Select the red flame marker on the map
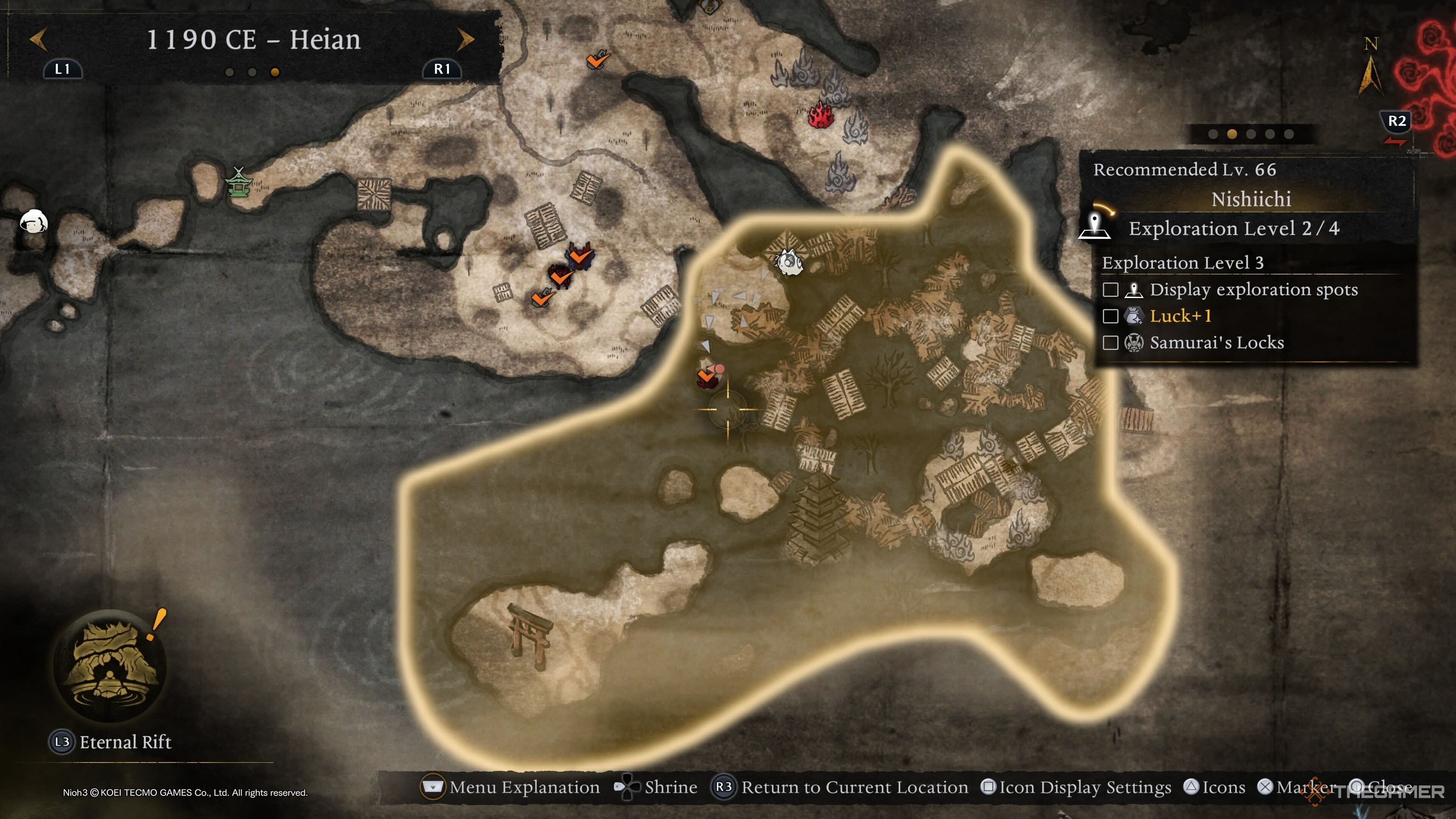Viewport: 1456px width, 819px height. click(x=821, y=115)
